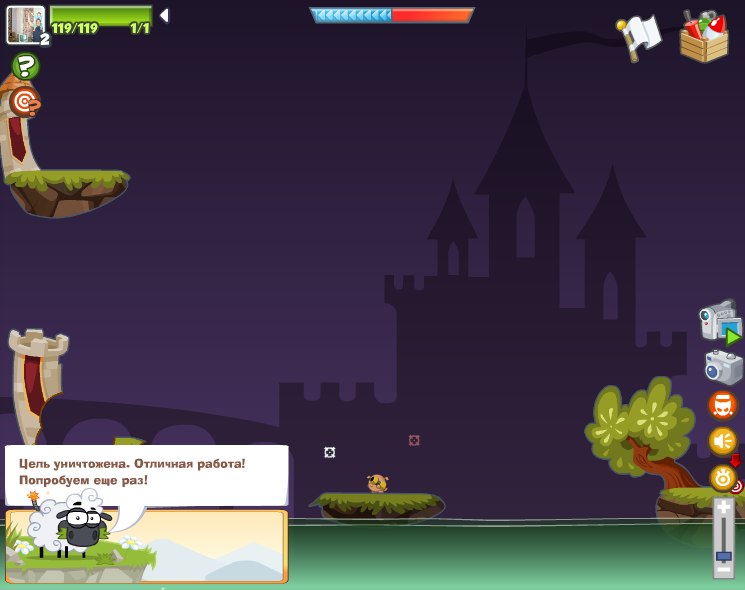Take a screenshot with the photo camera
Image resolution: width=745 pixels, height=590 pixels.
[x=723, y=366]
